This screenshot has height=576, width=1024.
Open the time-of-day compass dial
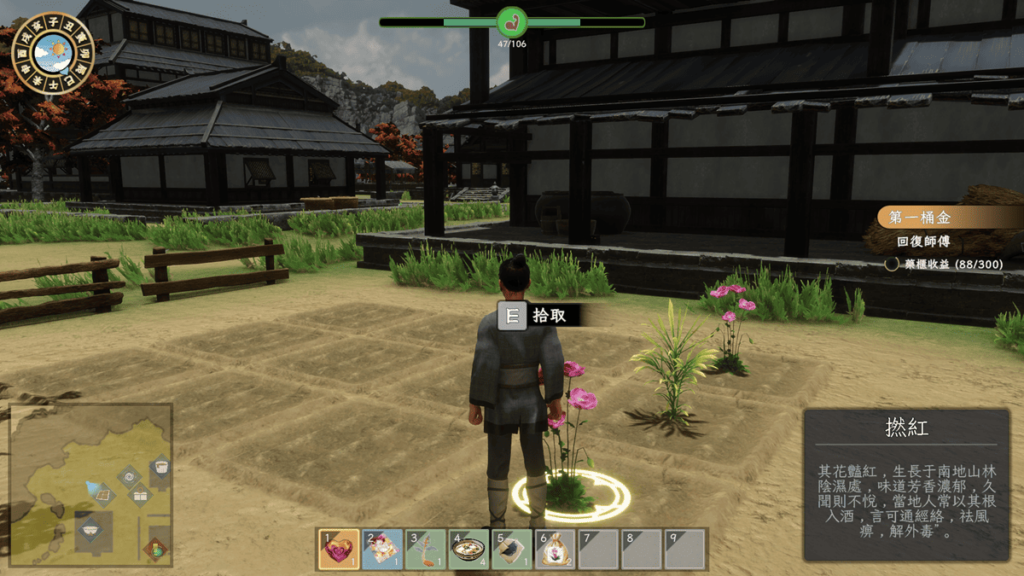[53, 52]
